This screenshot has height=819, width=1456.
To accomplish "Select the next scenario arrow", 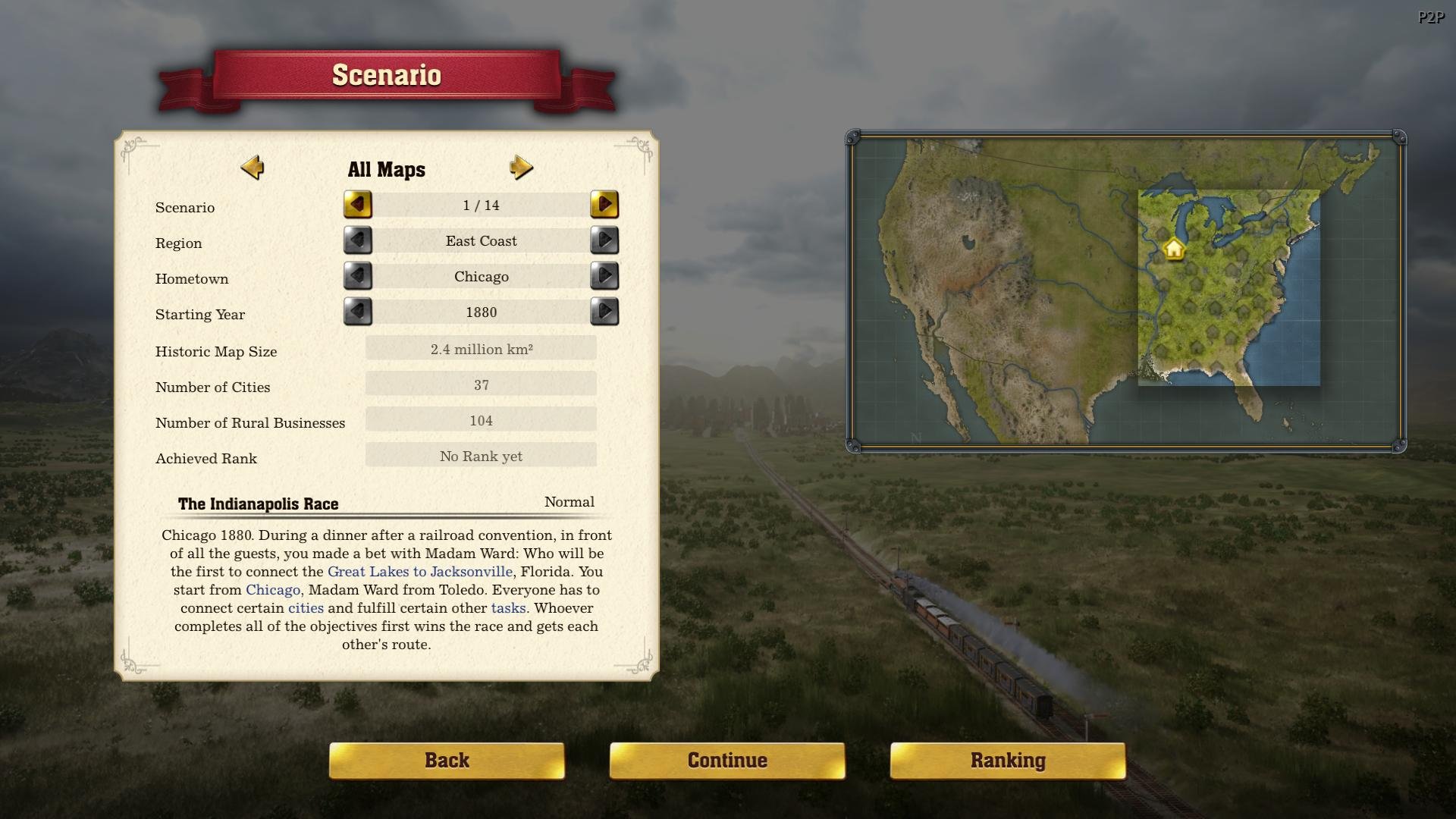I will pyautogui.click(x=604, y=205).
